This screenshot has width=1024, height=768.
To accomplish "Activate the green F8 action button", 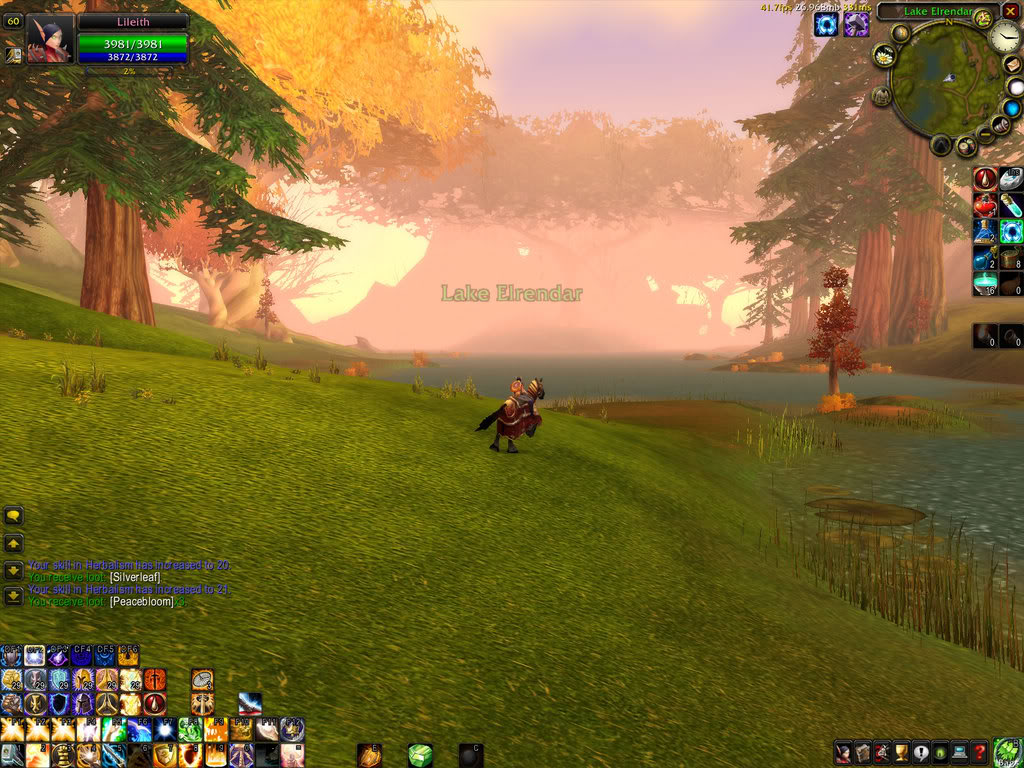I will point(190,729).
